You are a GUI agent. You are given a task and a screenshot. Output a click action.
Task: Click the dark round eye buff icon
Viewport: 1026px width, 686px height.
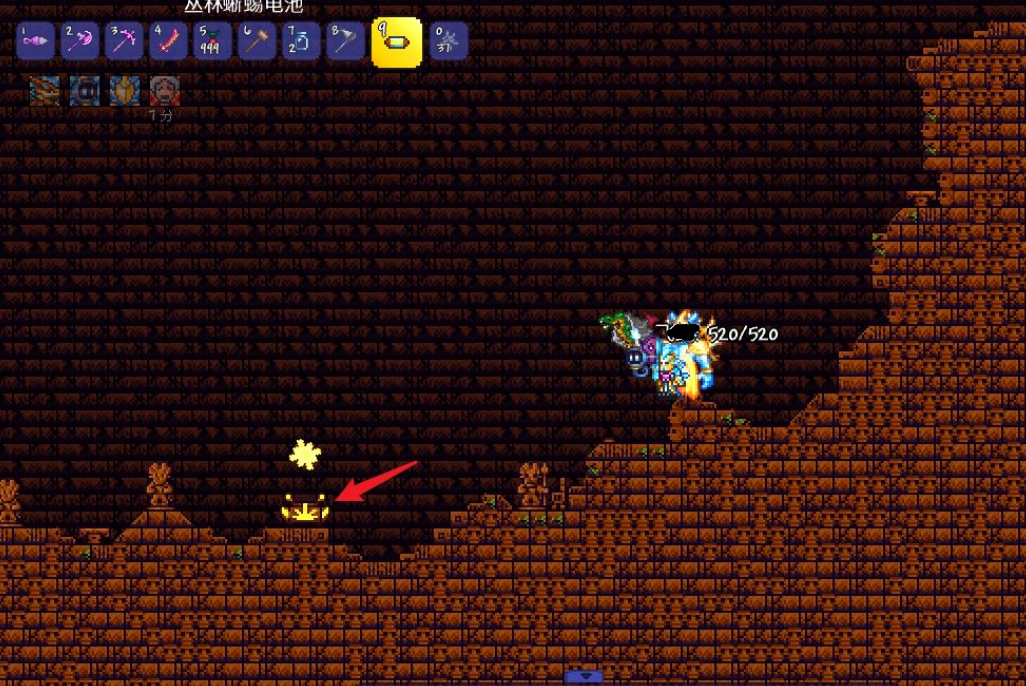coord(84,91)
